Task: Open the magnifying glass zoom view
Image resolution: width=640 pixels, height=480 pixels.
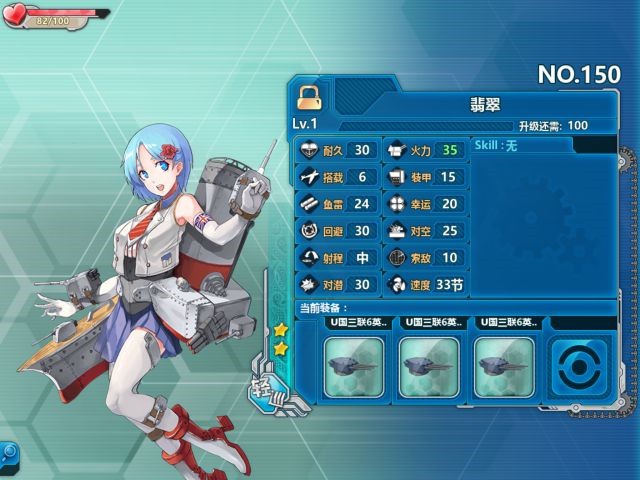Action: (x=6, y=453)
